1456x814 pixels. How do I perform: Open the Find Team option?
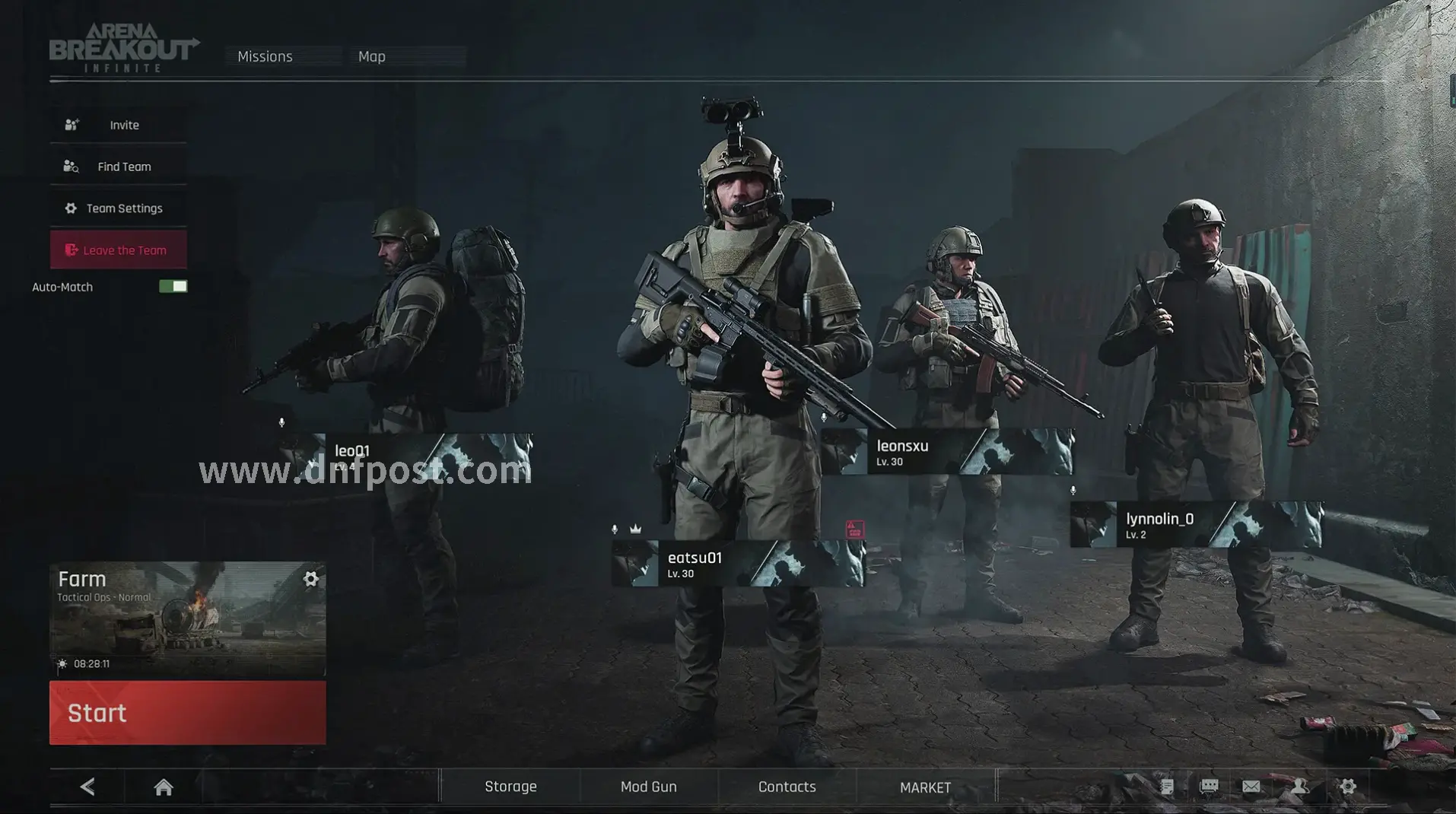pyautogui.click(x=119, y=167)
